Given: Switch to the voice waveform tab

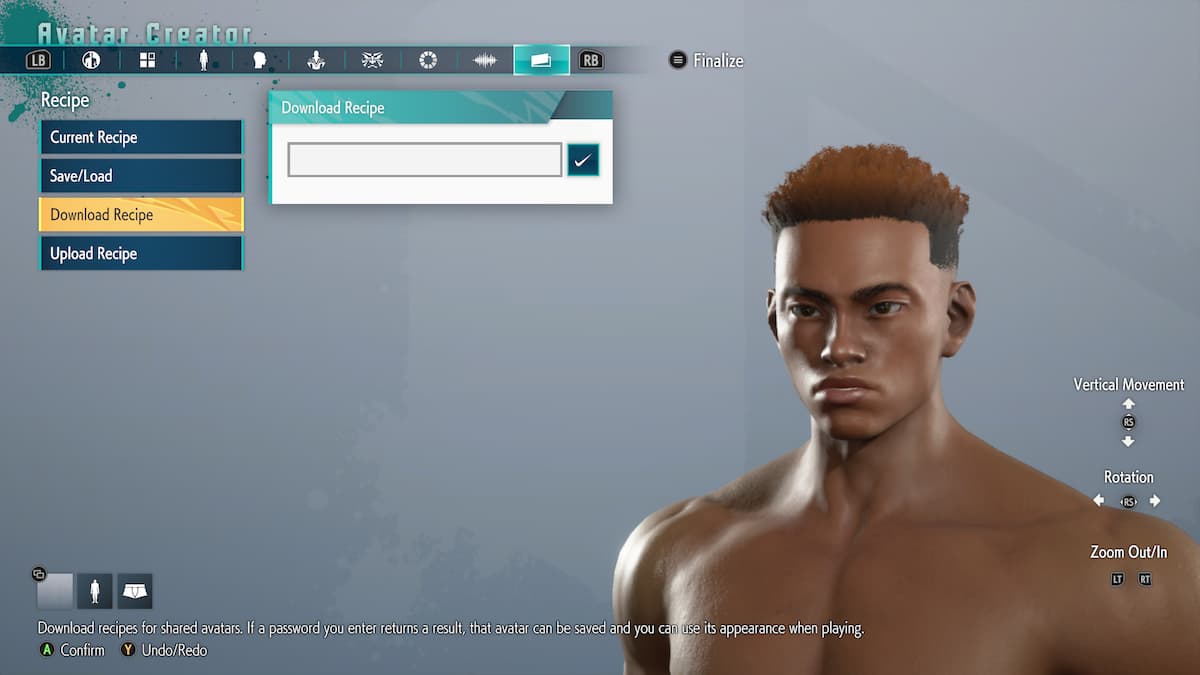Looking at the screenshot, I should pos(485,61).
